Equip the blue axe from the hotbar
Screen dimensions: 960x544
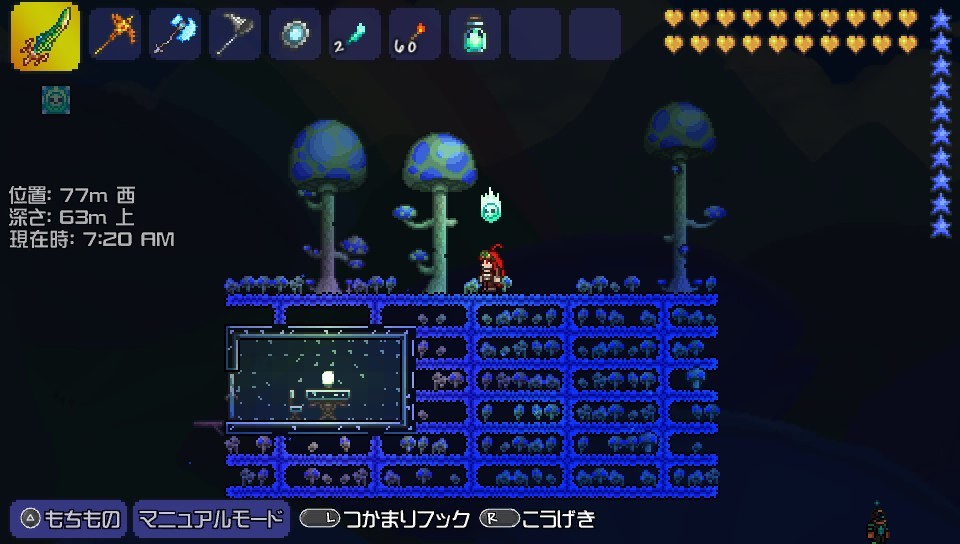175,35
